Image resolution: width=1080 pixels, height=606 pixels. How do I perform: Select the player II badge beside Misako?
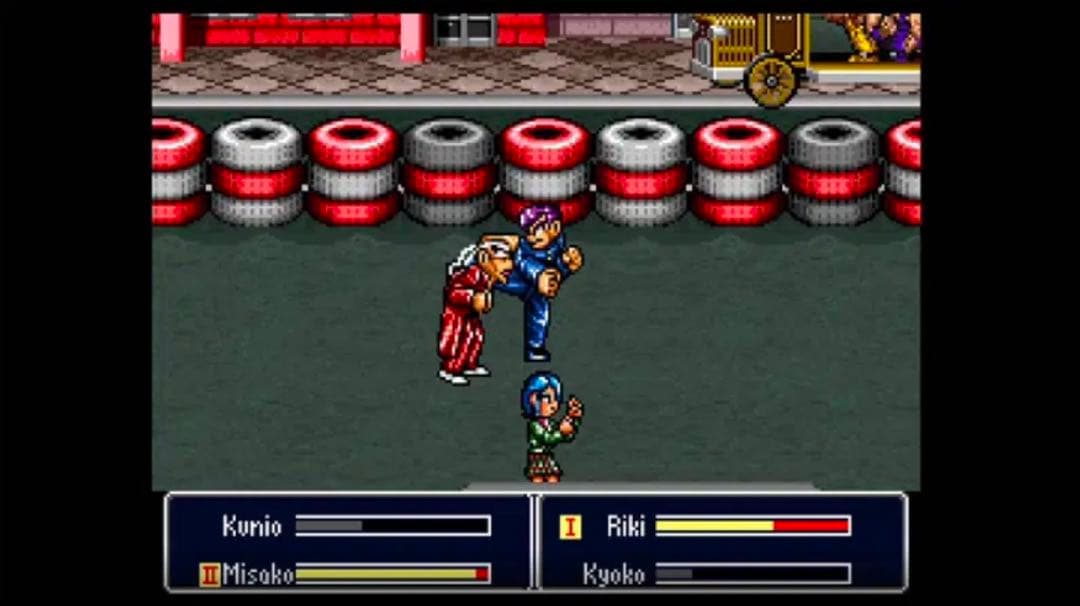point(210,574)
